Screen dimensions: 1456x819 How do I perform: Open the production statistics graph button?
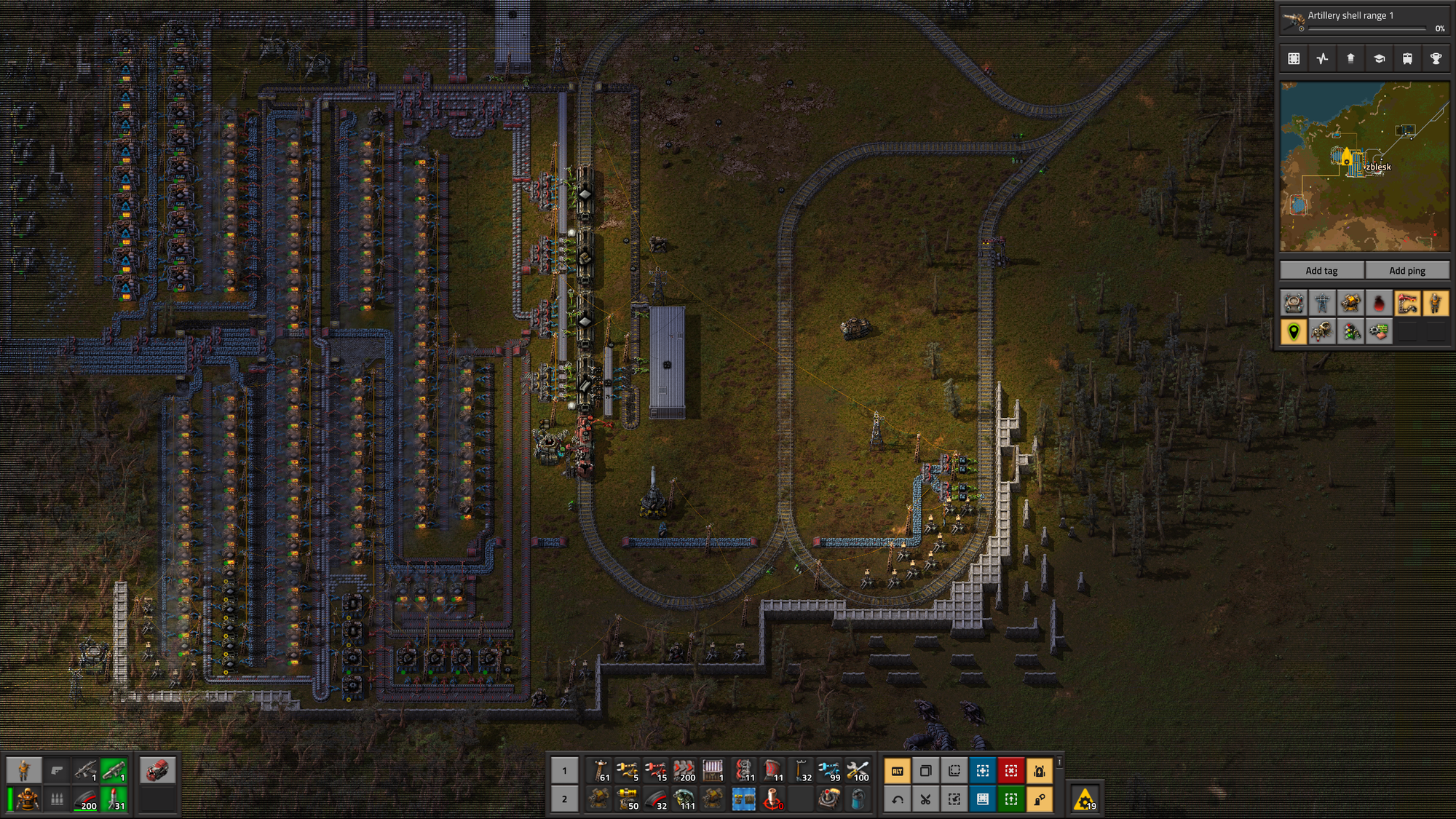click(x=1322, y=59)
